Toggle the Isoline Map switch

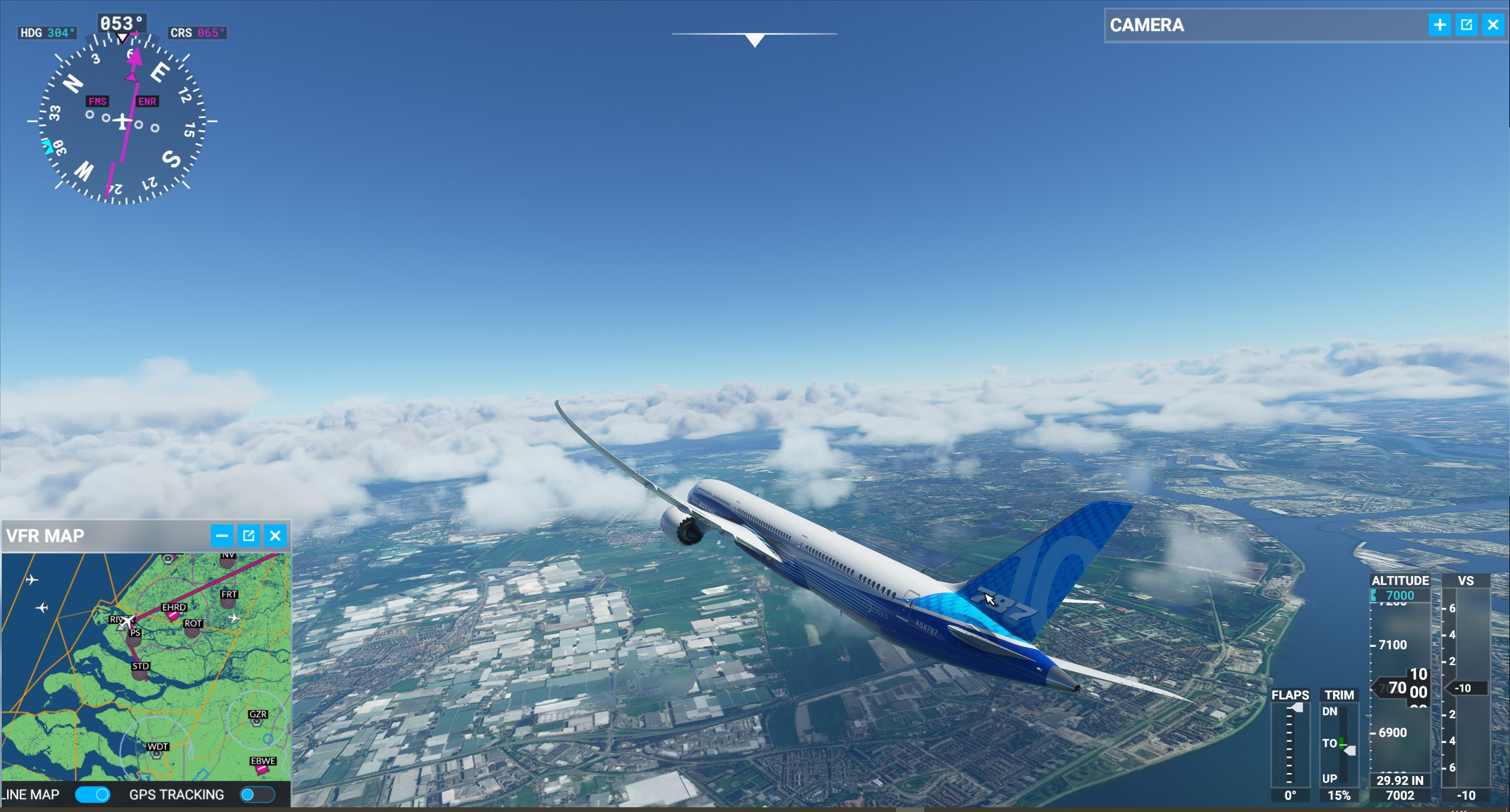93,795
